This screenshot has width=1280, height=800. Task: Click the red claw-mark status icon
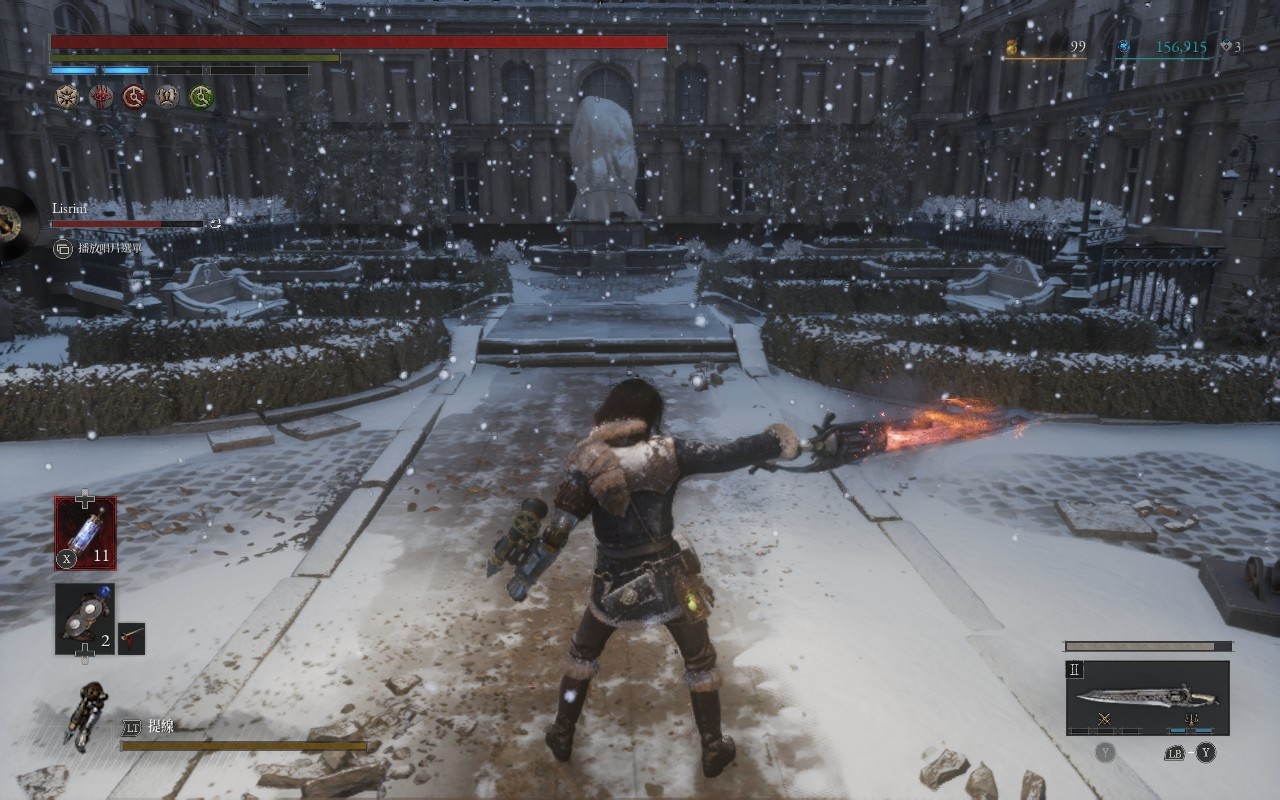pyautogui.click(x=101, y=97)
